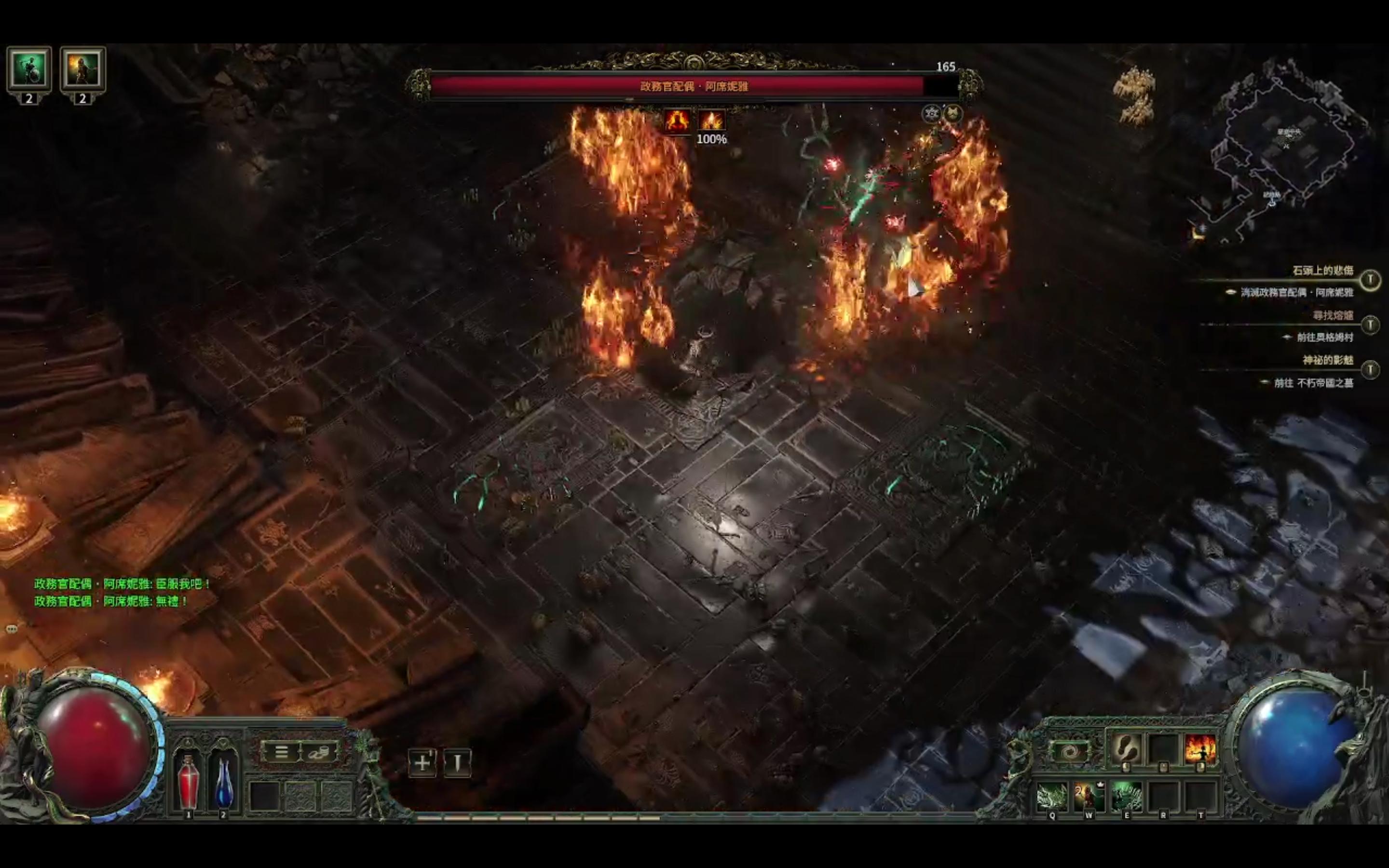Open the shop coins button

318,751
